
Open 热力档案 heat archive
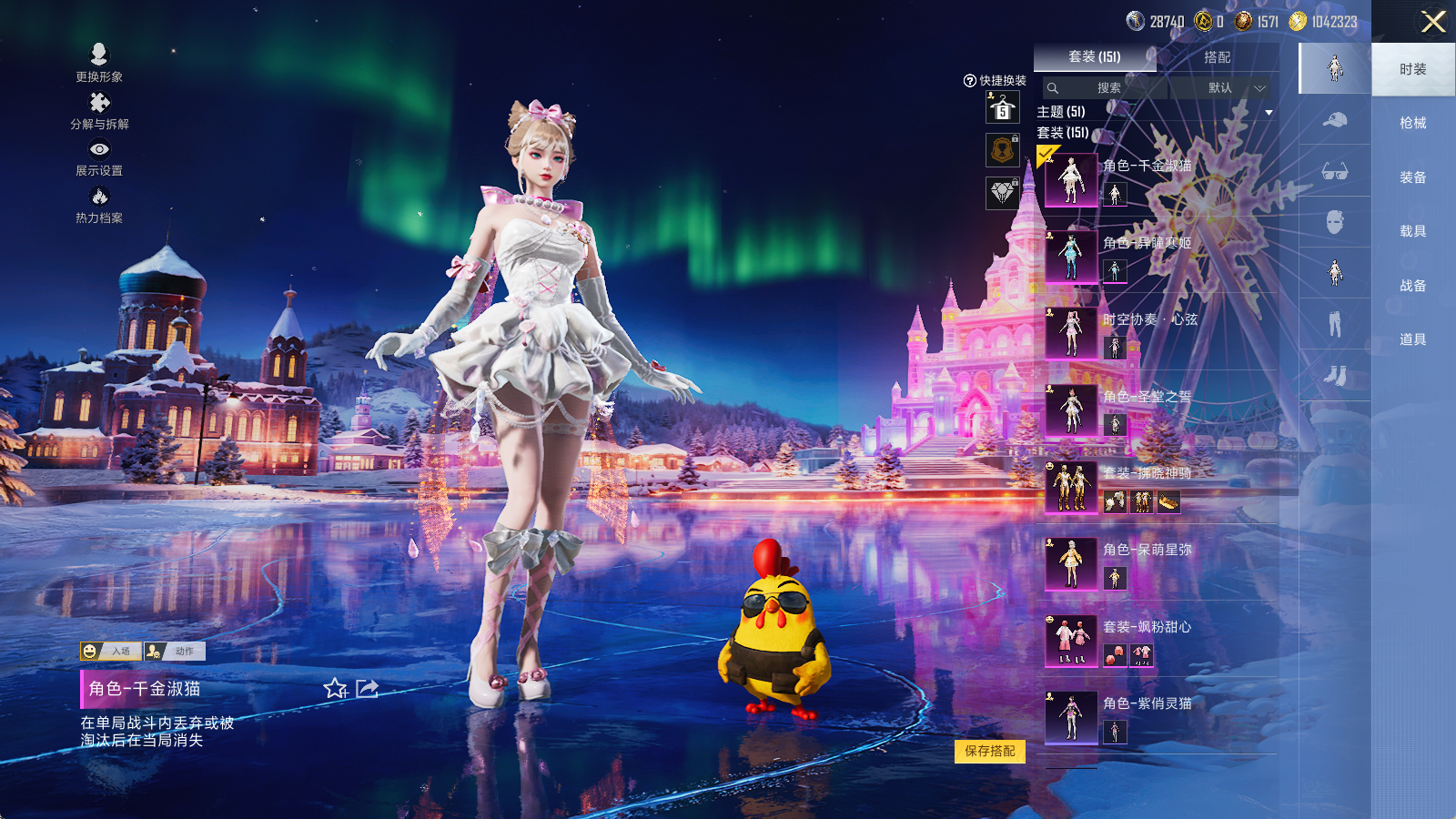(99, 204)
